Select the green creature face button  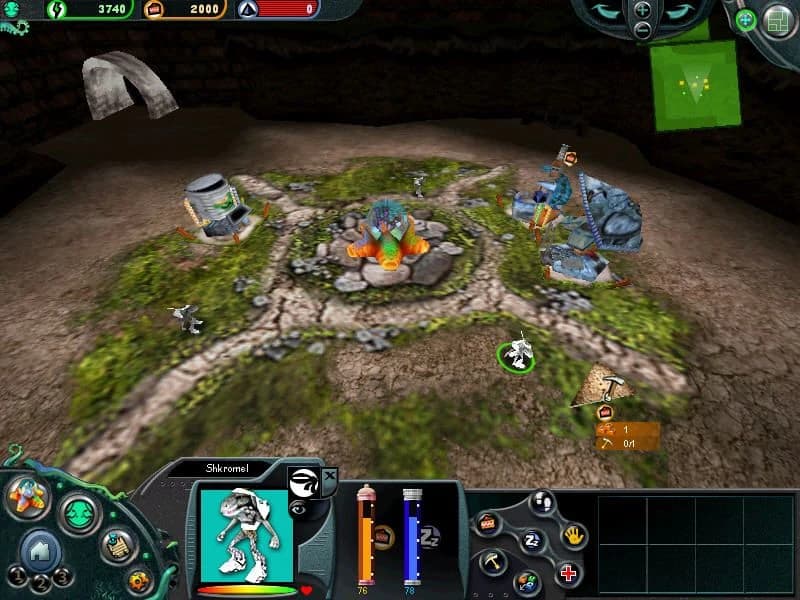coord(79,513)
